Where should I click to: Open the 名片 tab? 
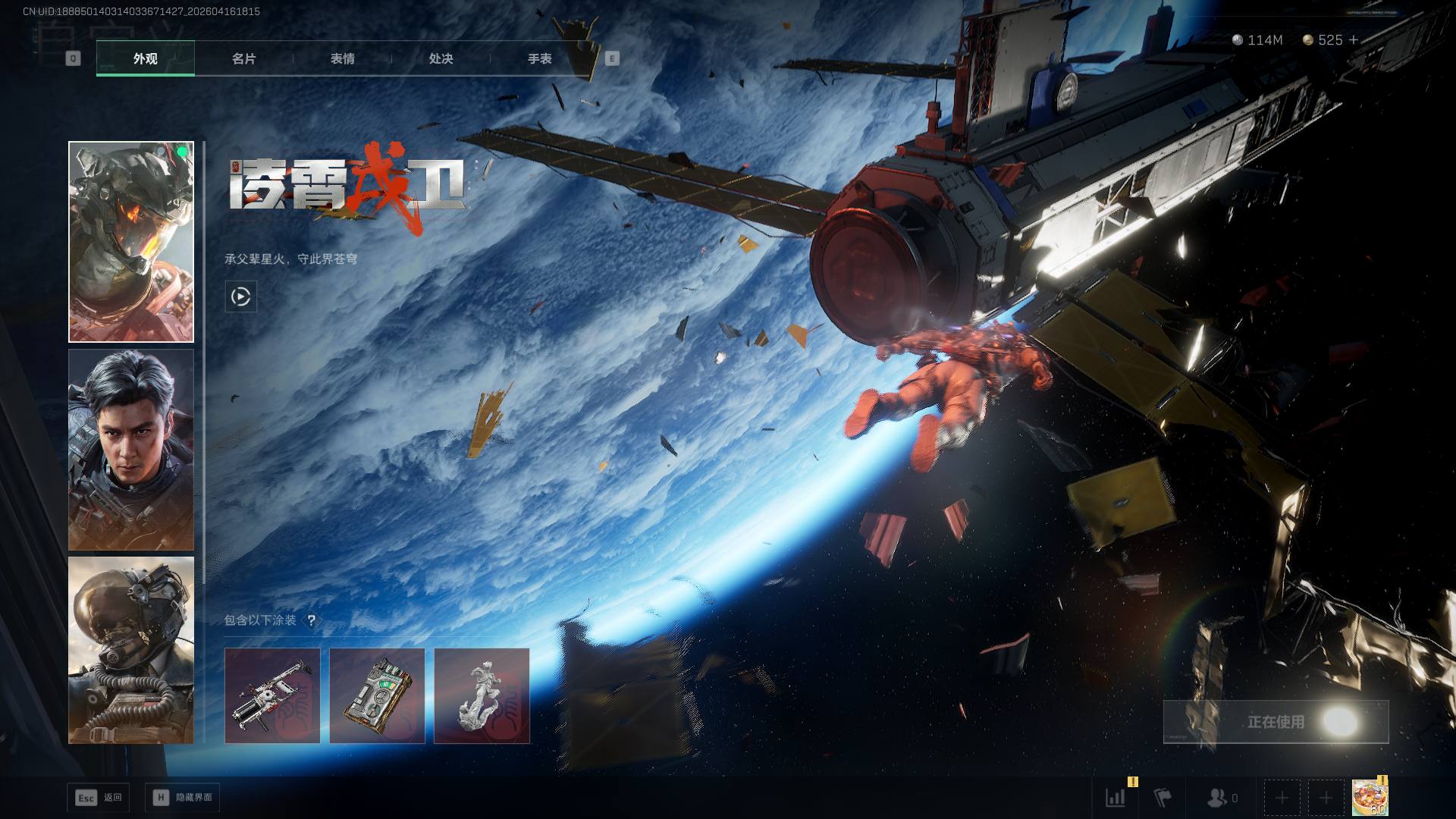click(x=243, y=58)
